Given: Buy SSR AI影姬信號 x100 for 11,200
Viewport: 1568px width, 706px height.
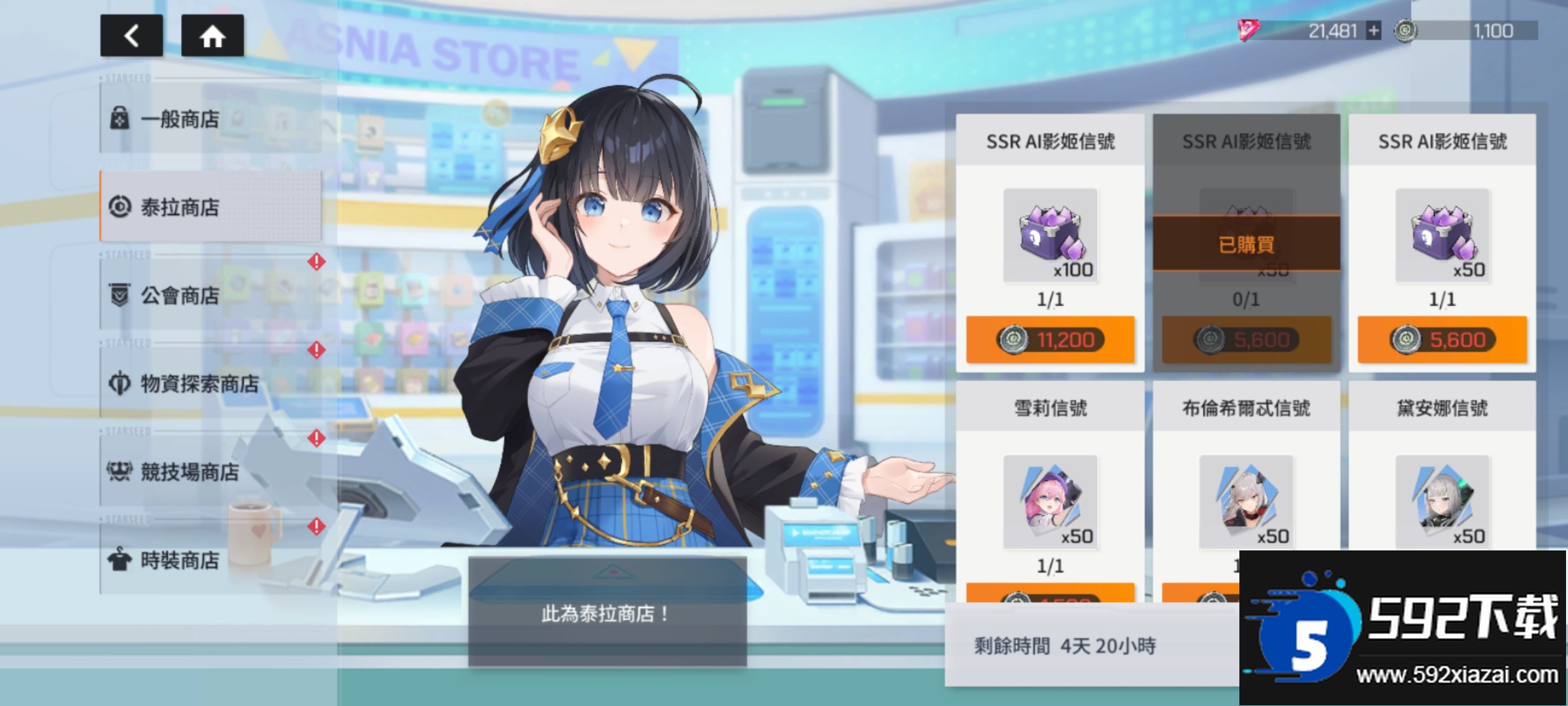Looking at the screenshot, I should coord(1050,340).
